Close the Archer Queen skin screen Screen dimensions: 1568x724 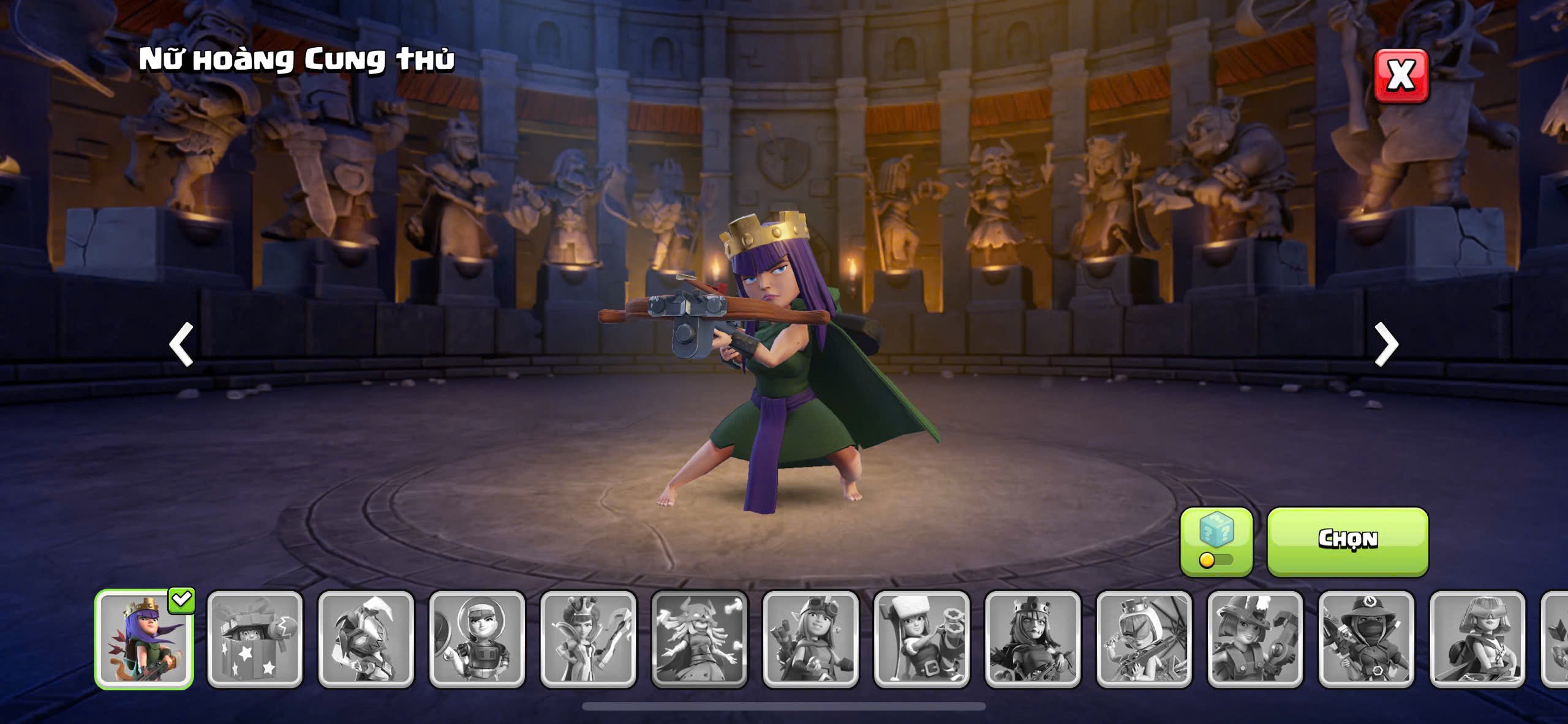tap(1401, 75)
